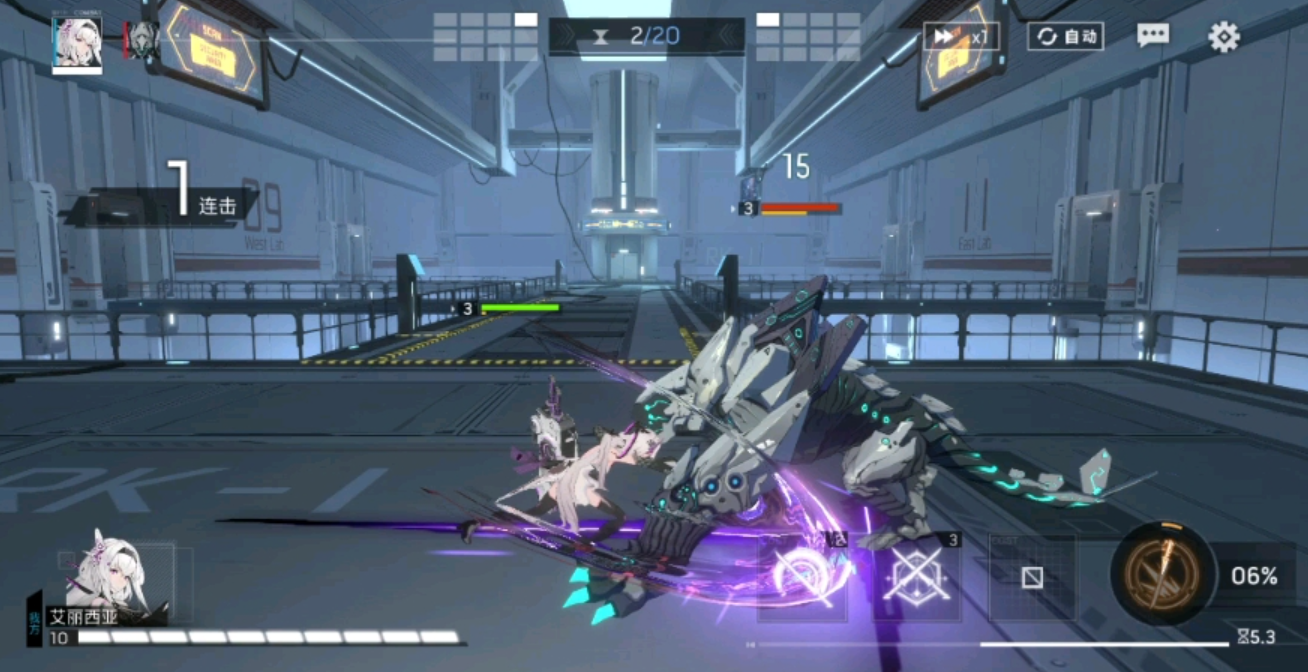Toggle the x1 battle speed button
The width and height of the screenshot is (1308, 672).
click(960, 37)
